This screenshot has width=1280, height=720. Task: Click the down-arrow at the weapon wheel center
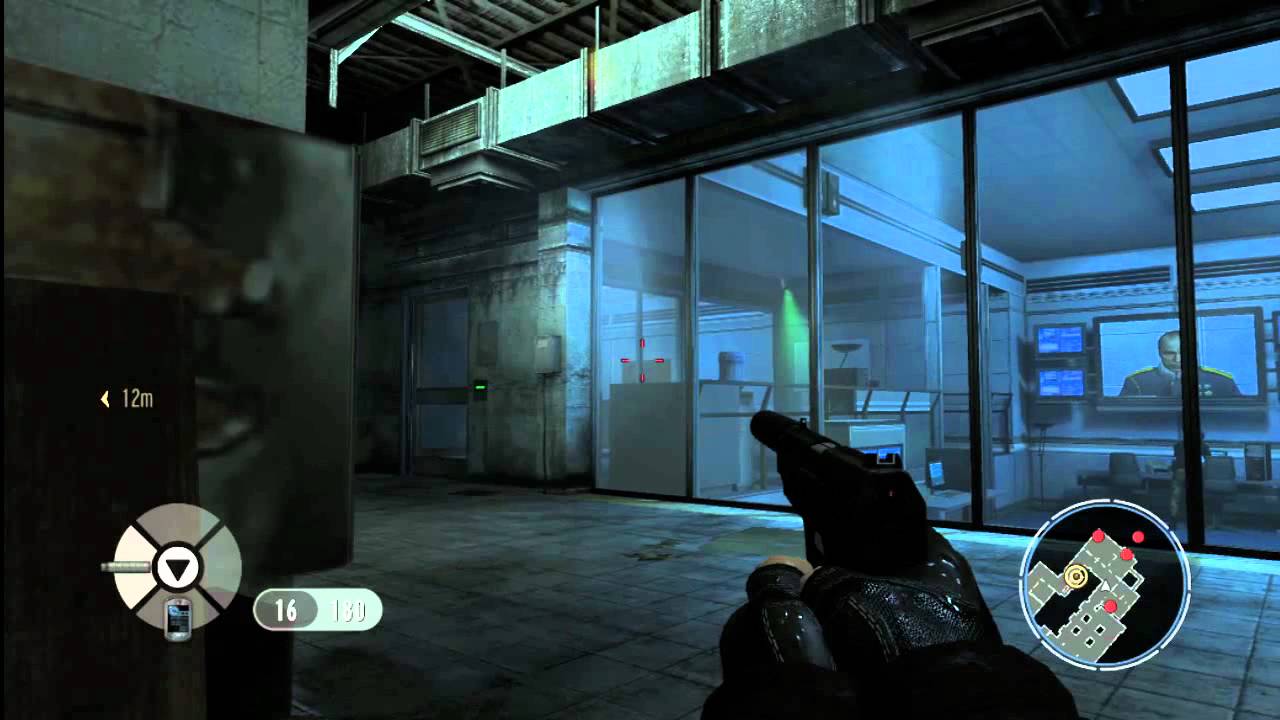[x=178, y=566]
